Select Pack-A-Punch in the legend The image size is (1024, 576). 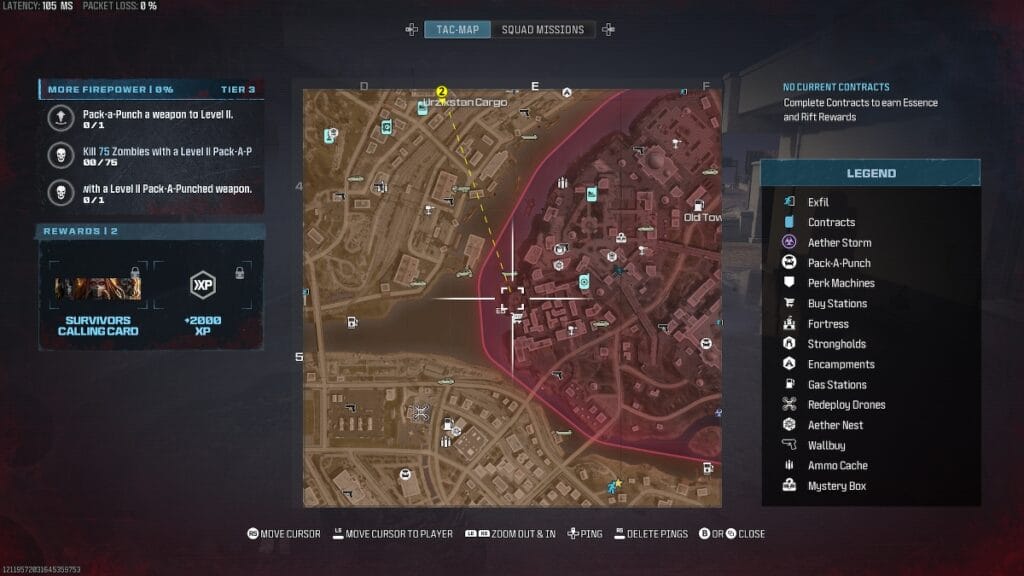pyautogui.click(x=839, y=263)
